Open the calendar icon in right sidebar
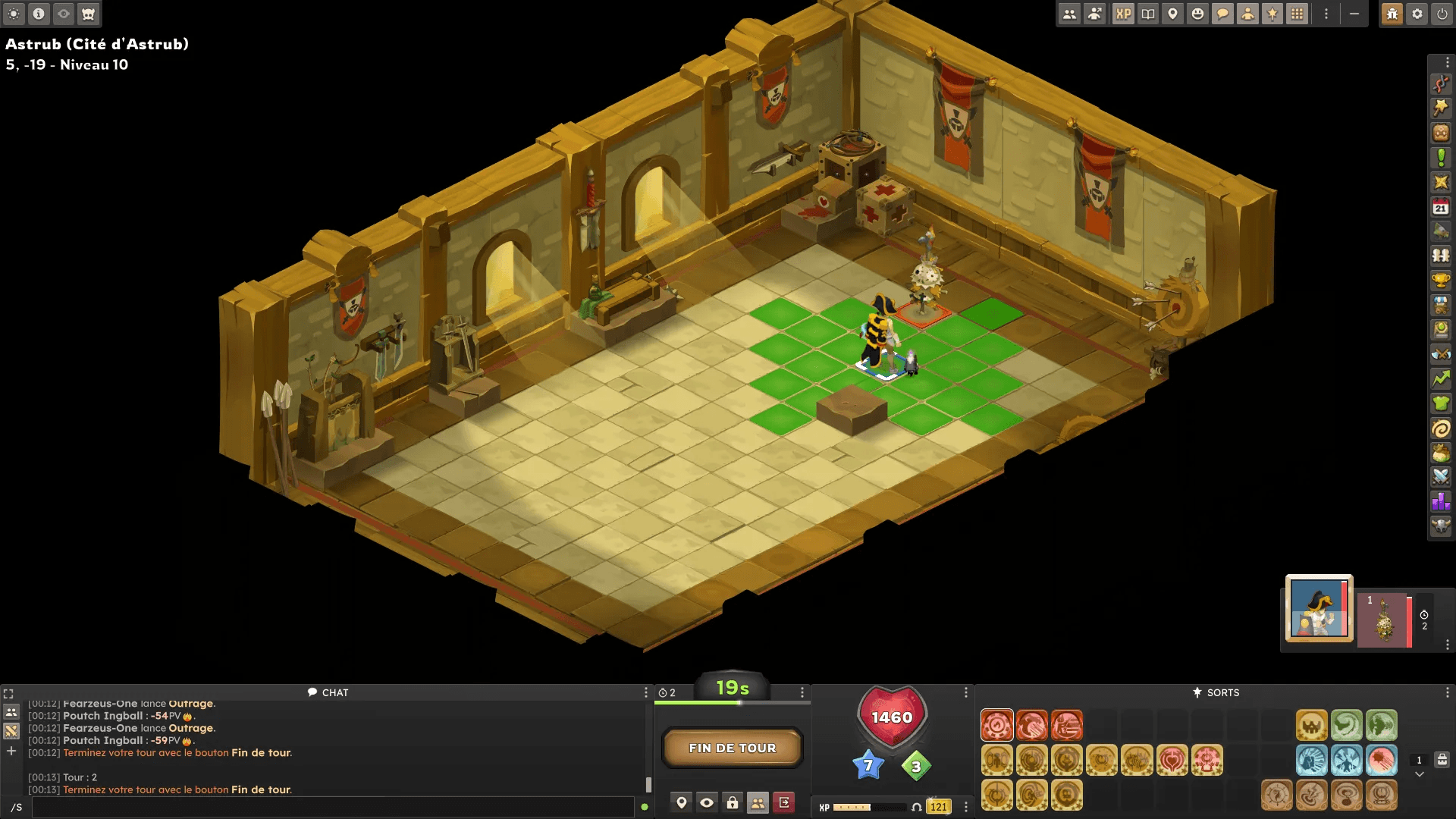The height and width of the screenshot is (819, 1456). click(x=1441, y=207)
